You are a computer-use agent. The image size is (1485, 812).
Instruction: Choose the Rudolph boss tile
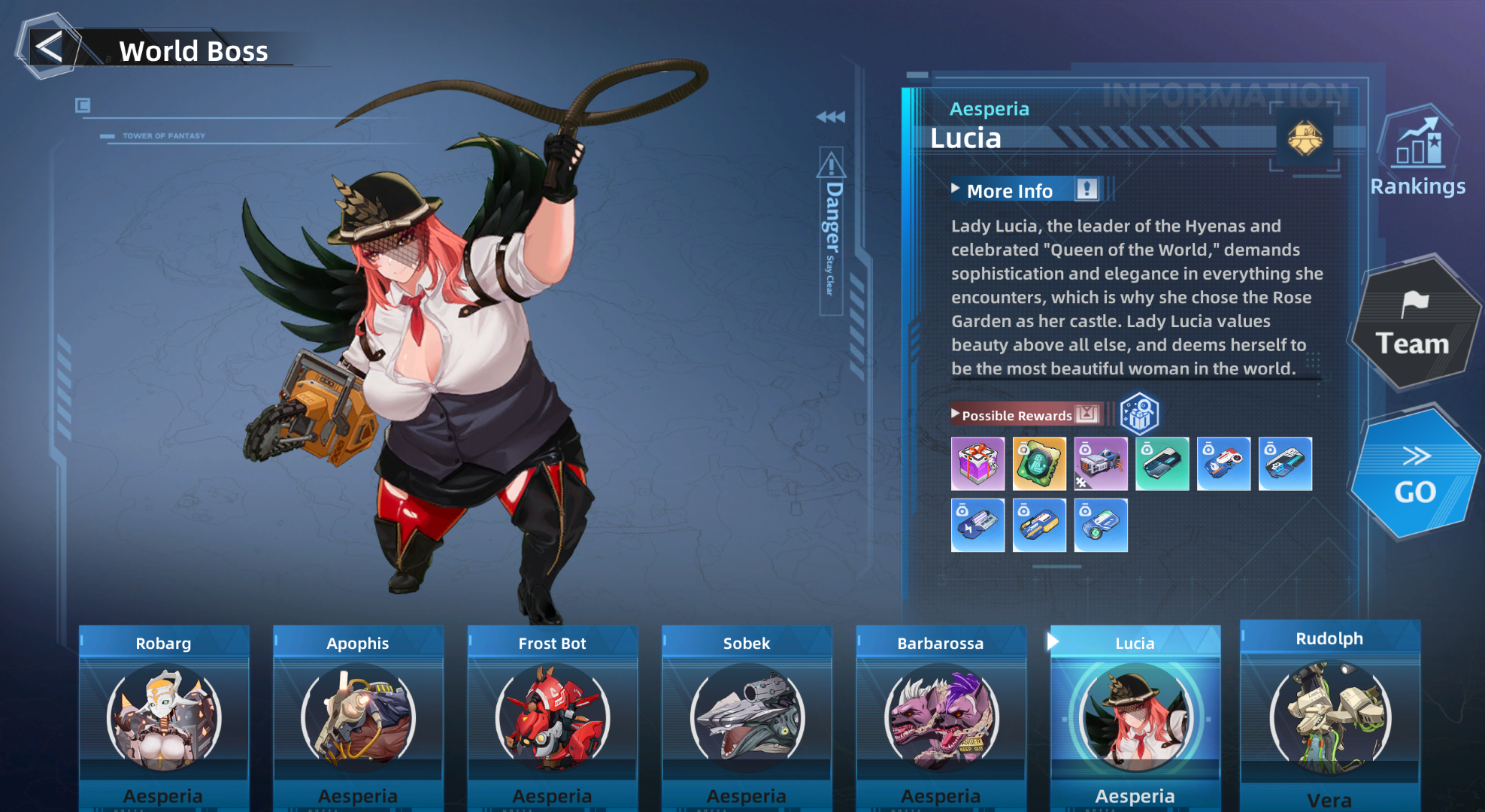tap(1329, 714)
